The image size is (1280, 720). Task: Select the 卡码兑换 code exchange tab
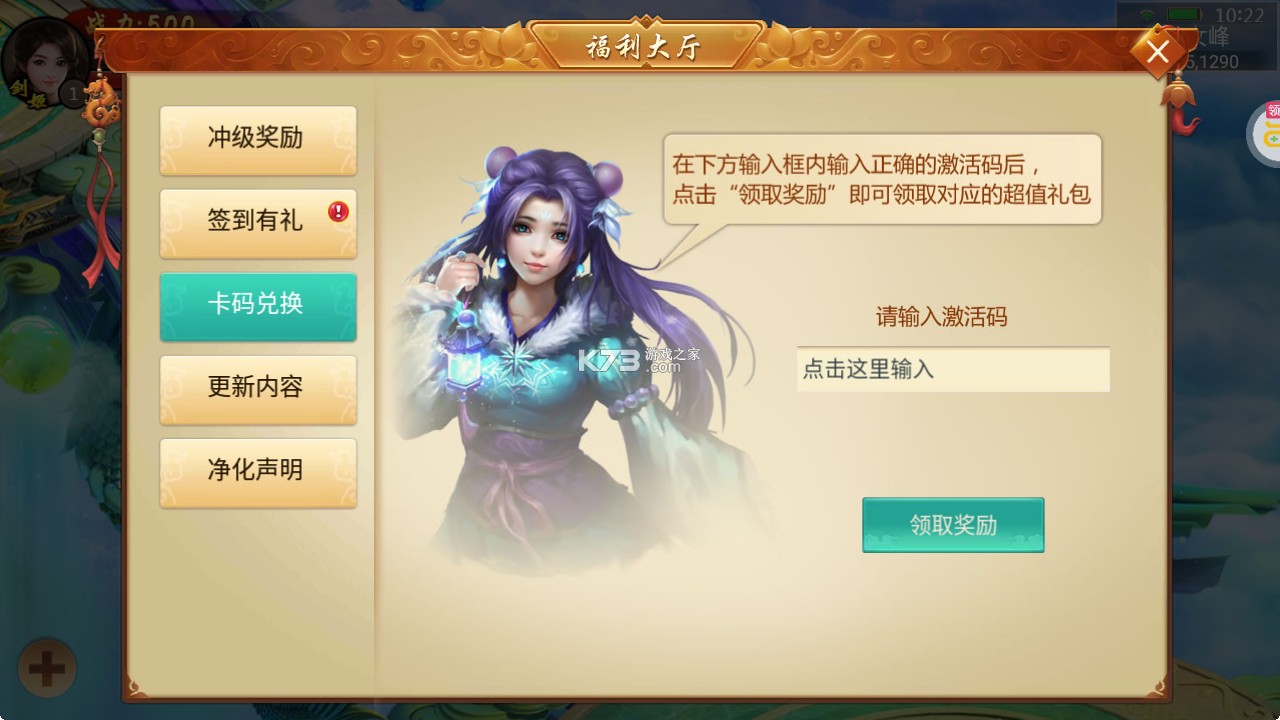click(x=258, y=307)
